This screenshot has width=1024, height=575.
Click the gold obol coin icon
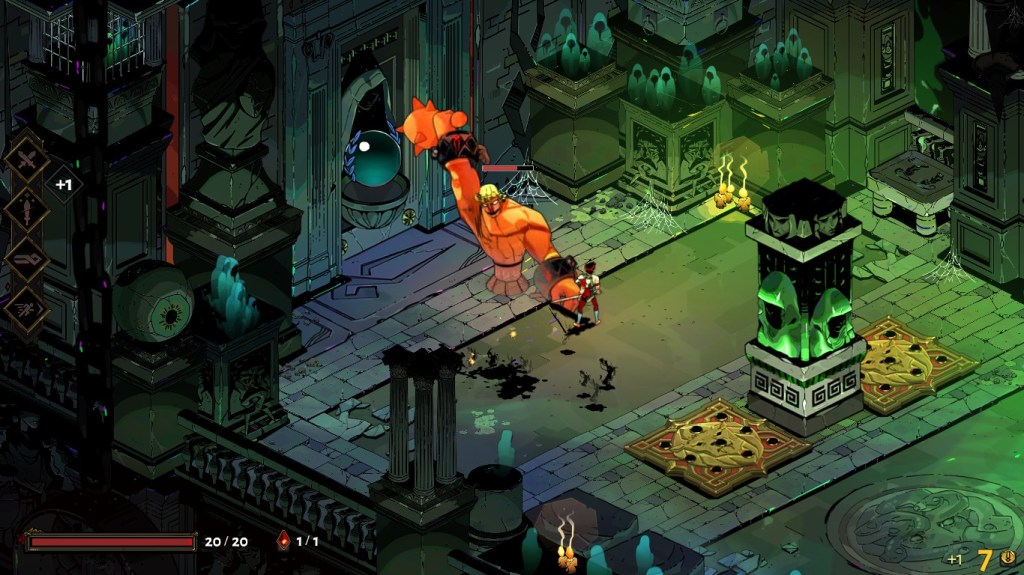1007,559
